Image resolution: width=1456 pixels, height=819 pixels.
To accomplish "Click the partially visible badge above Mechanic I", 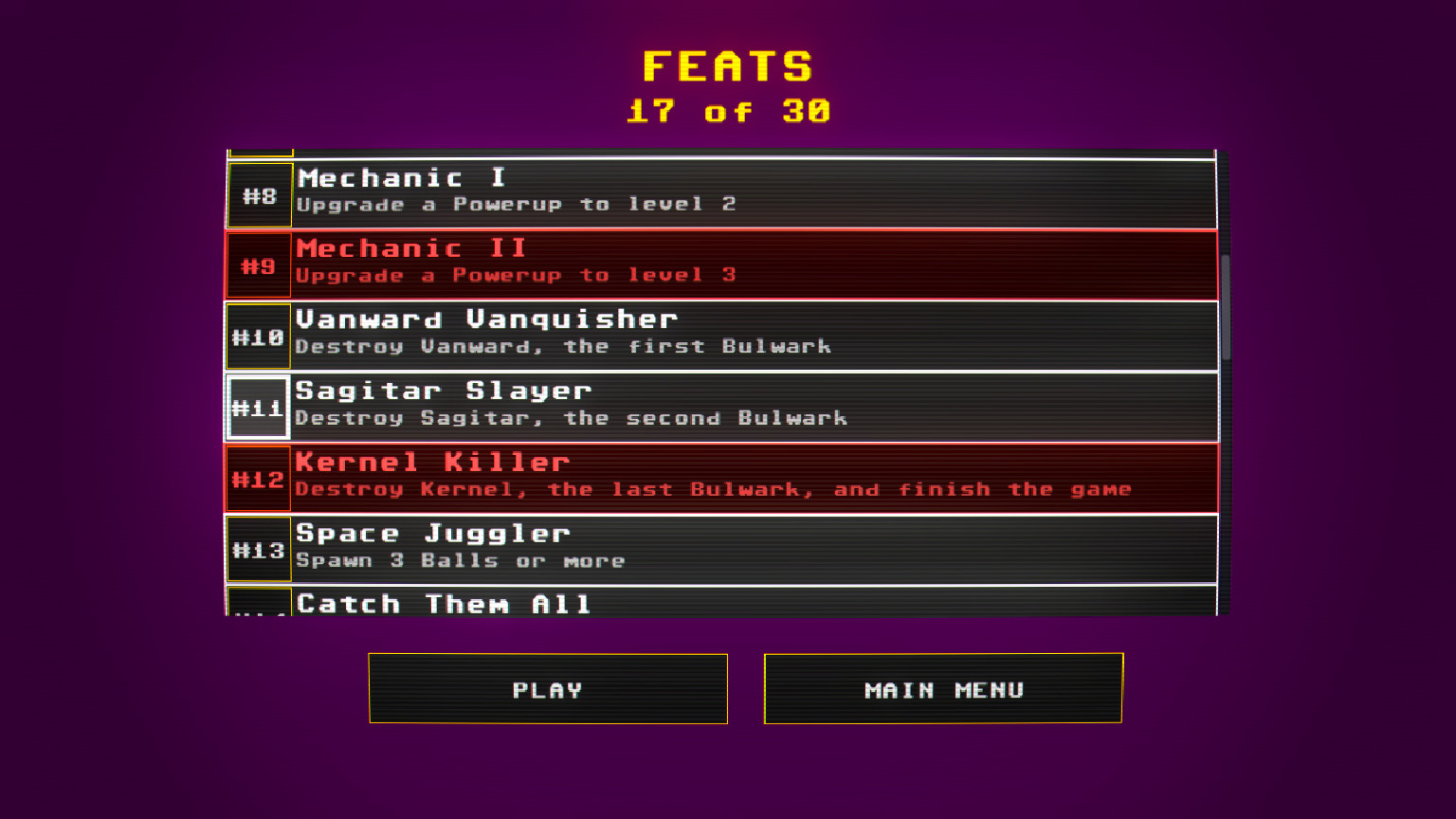I will click(x=258, y=150).
